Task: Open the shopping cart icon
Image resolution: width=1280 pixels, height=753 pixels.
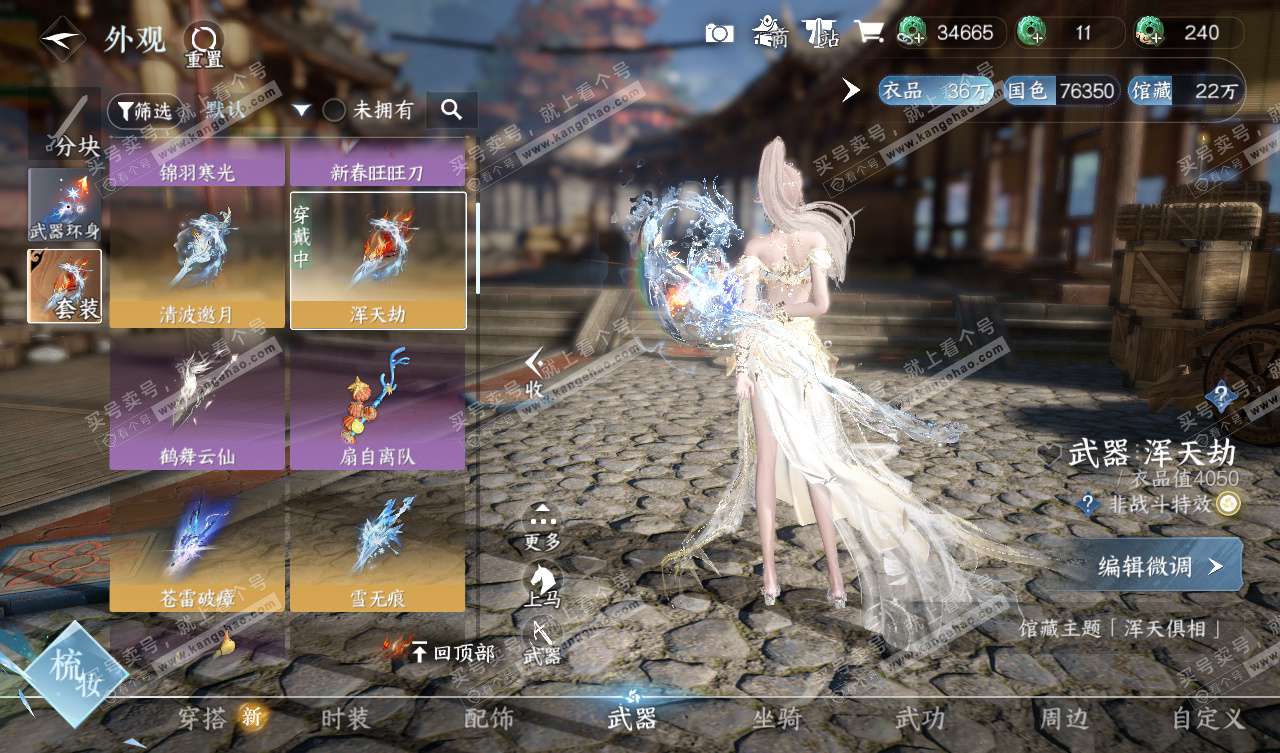Action: tap(868, 33)
